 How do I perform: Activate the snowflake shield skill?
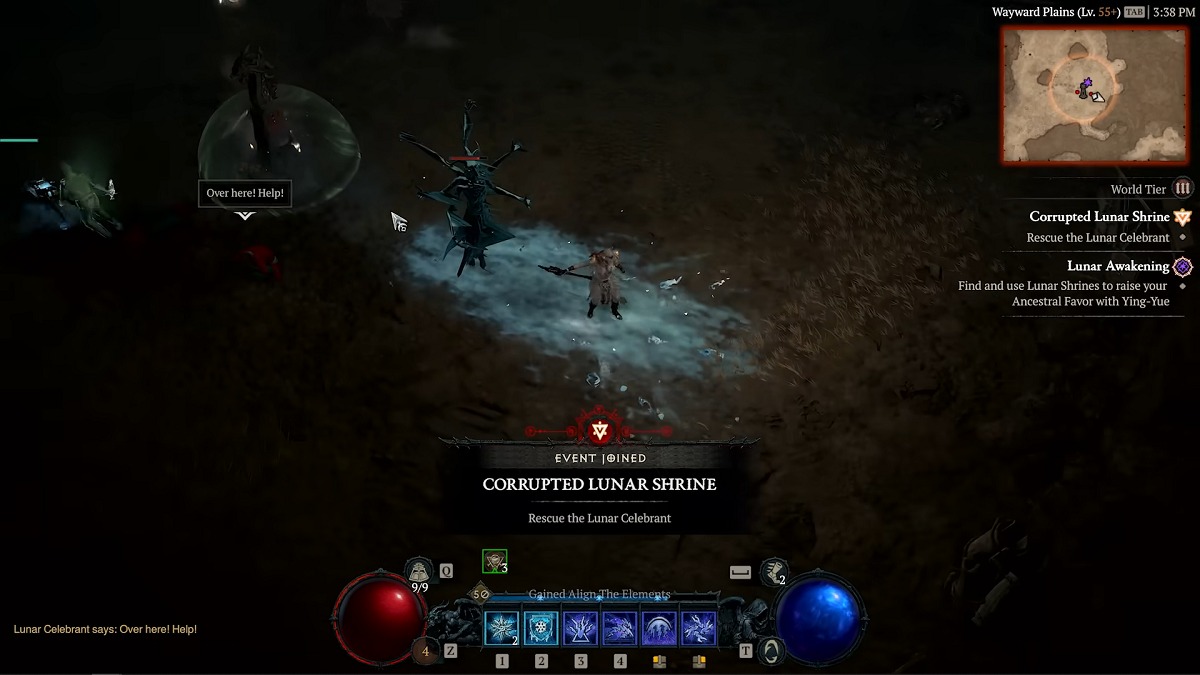click(x=541, y=628)
